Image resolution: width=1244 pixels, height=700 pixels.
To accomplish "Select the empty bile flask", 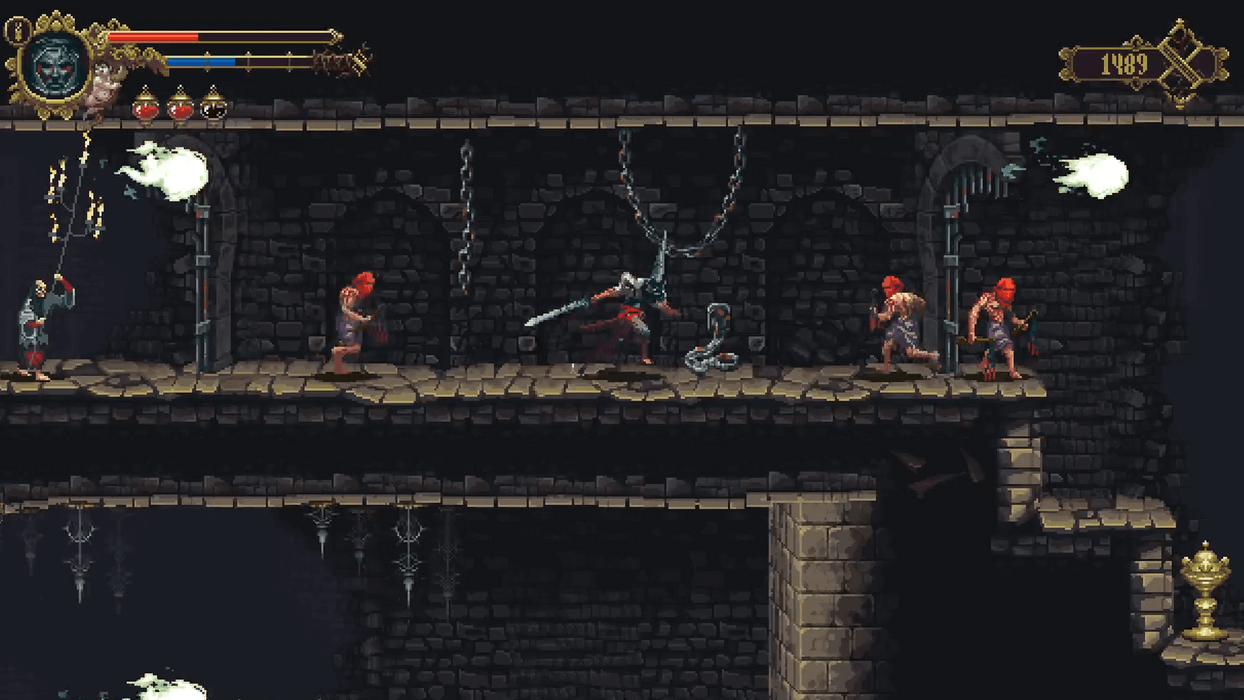I will [x=213, y=105].
